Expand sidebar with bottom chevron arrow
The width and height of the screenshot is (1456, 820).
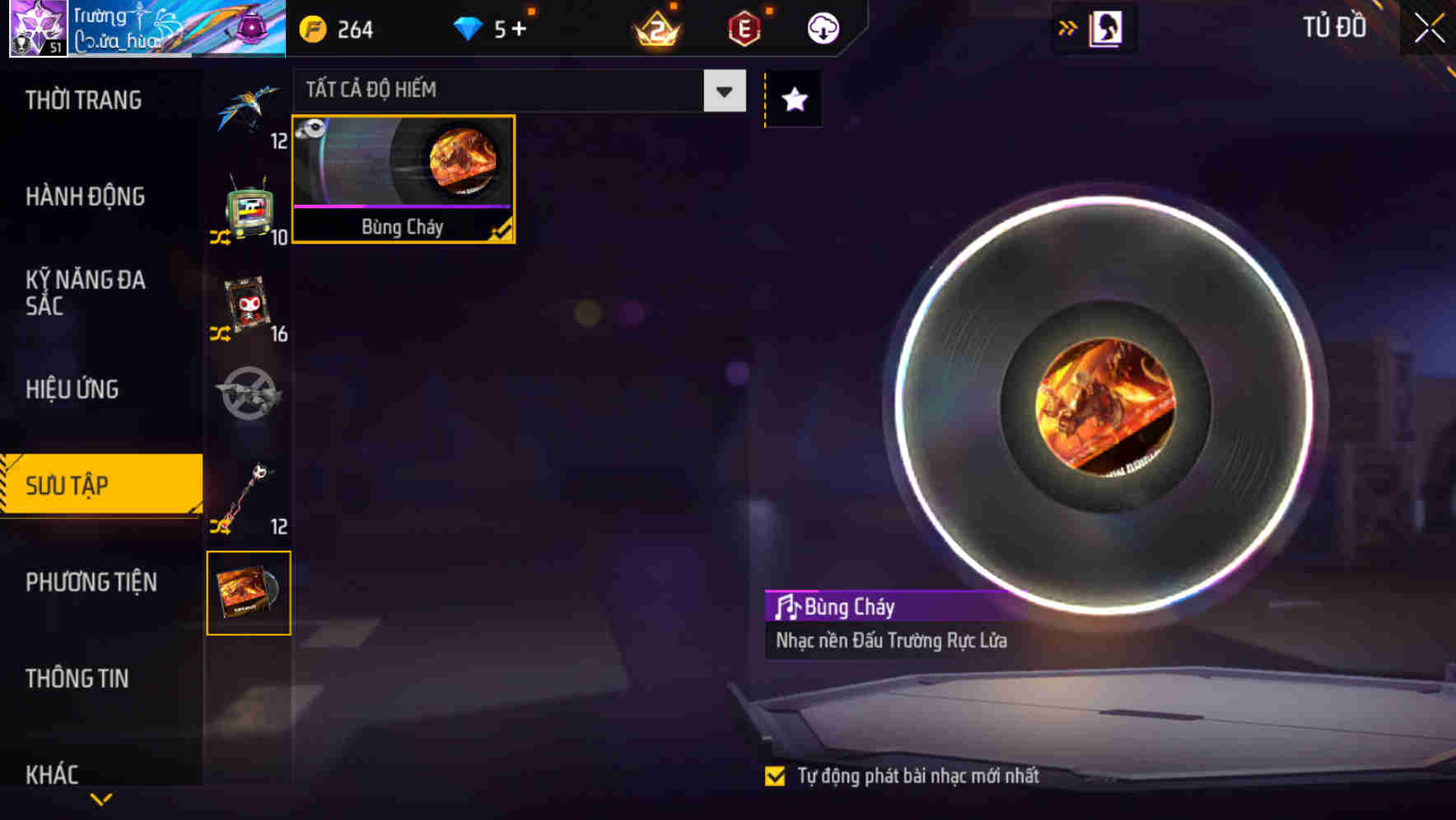(100, 798)
